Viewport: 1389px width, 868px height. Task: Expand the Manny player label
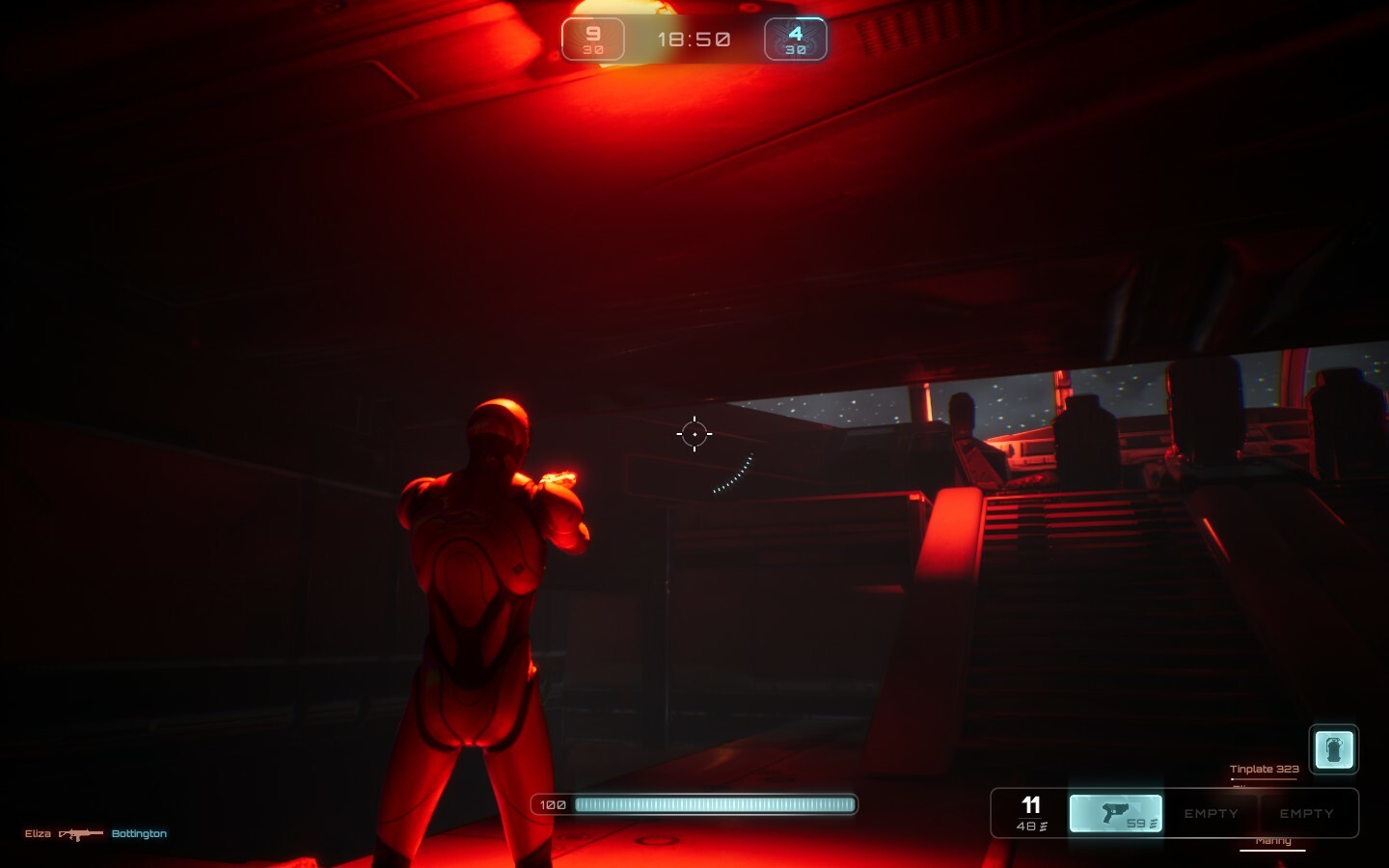pos(1273,839)
